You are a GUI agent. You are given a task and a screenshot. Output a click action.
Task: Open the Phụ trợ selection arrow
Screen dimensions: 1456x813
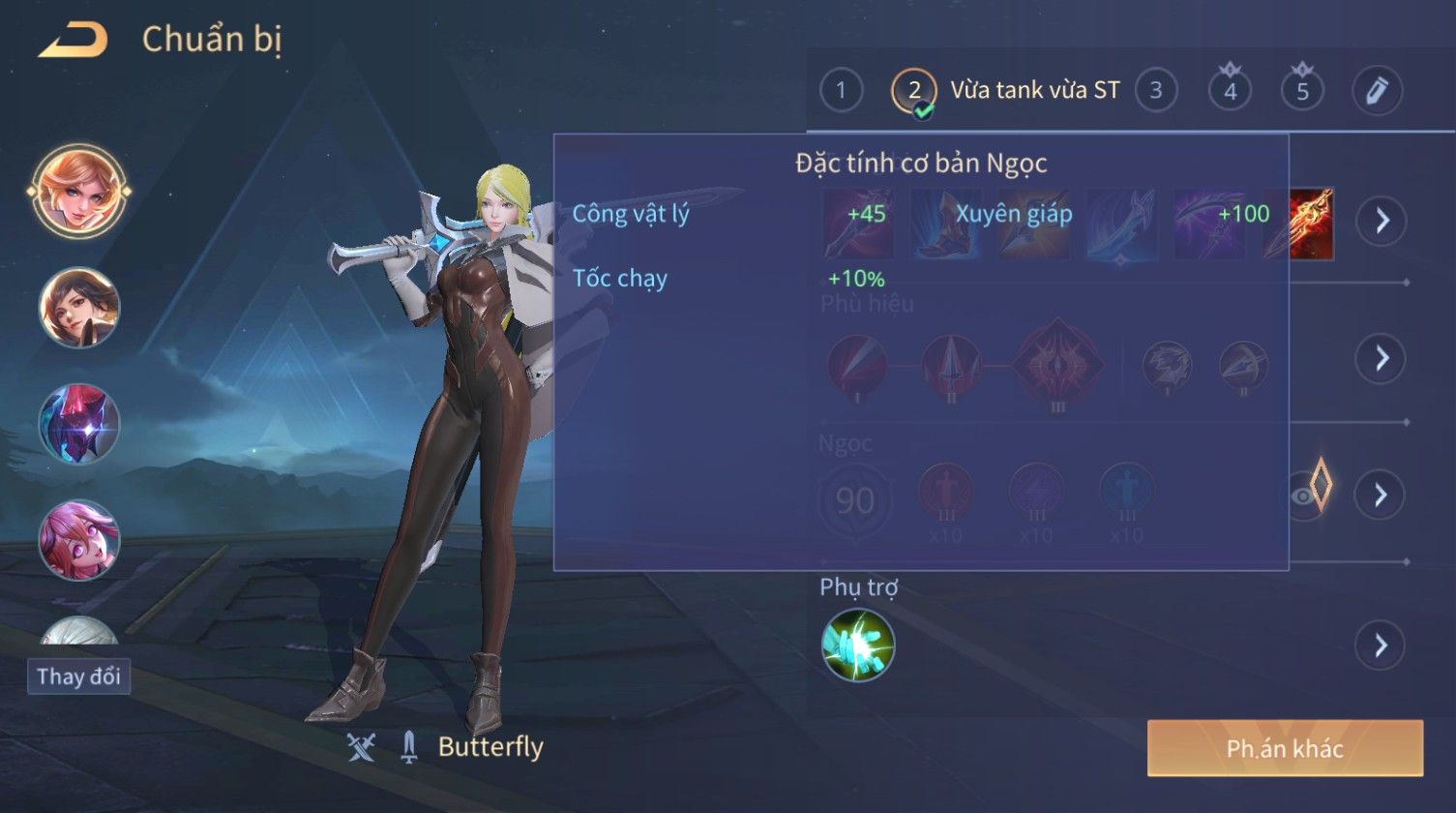1381,646
